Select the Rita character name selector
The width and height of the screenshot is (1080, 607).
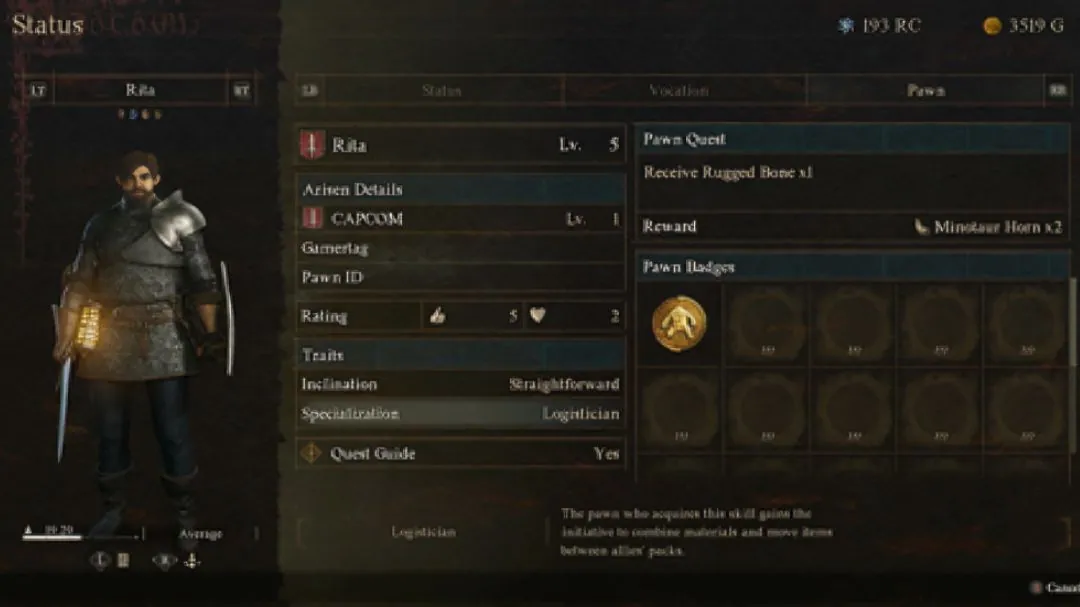tap(140, 90)
